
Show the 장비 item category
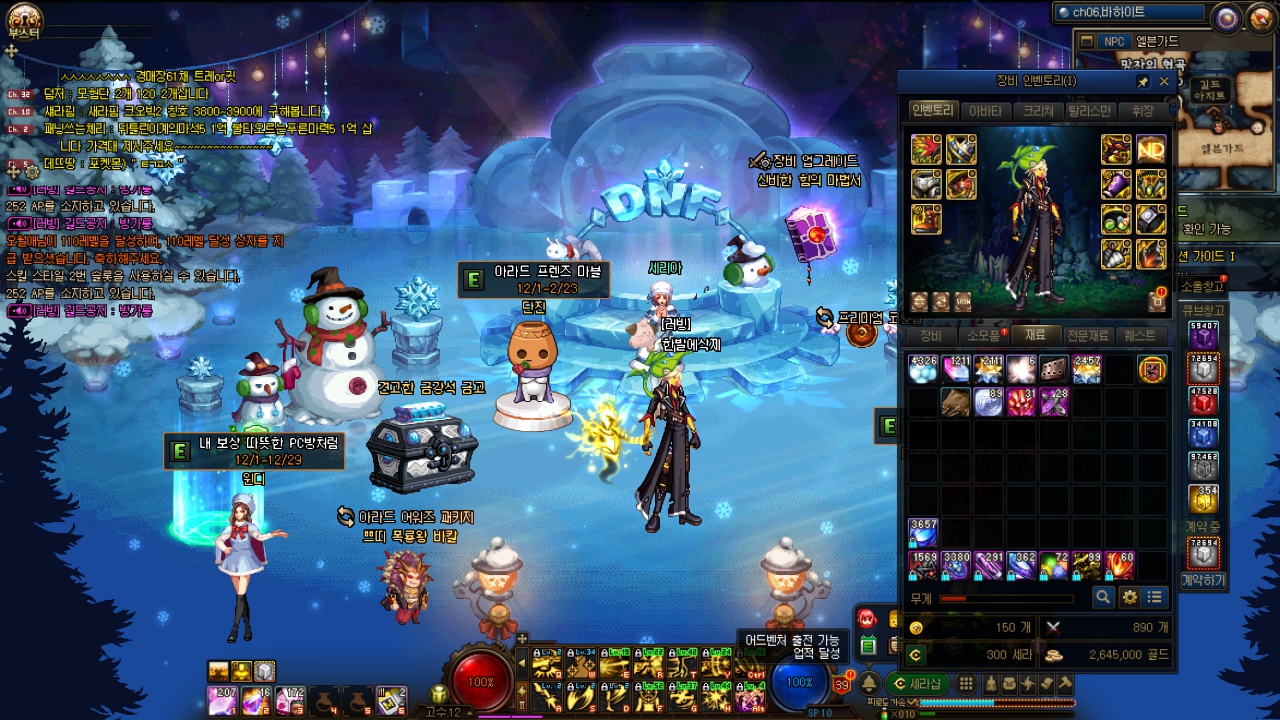coord(931,336)
